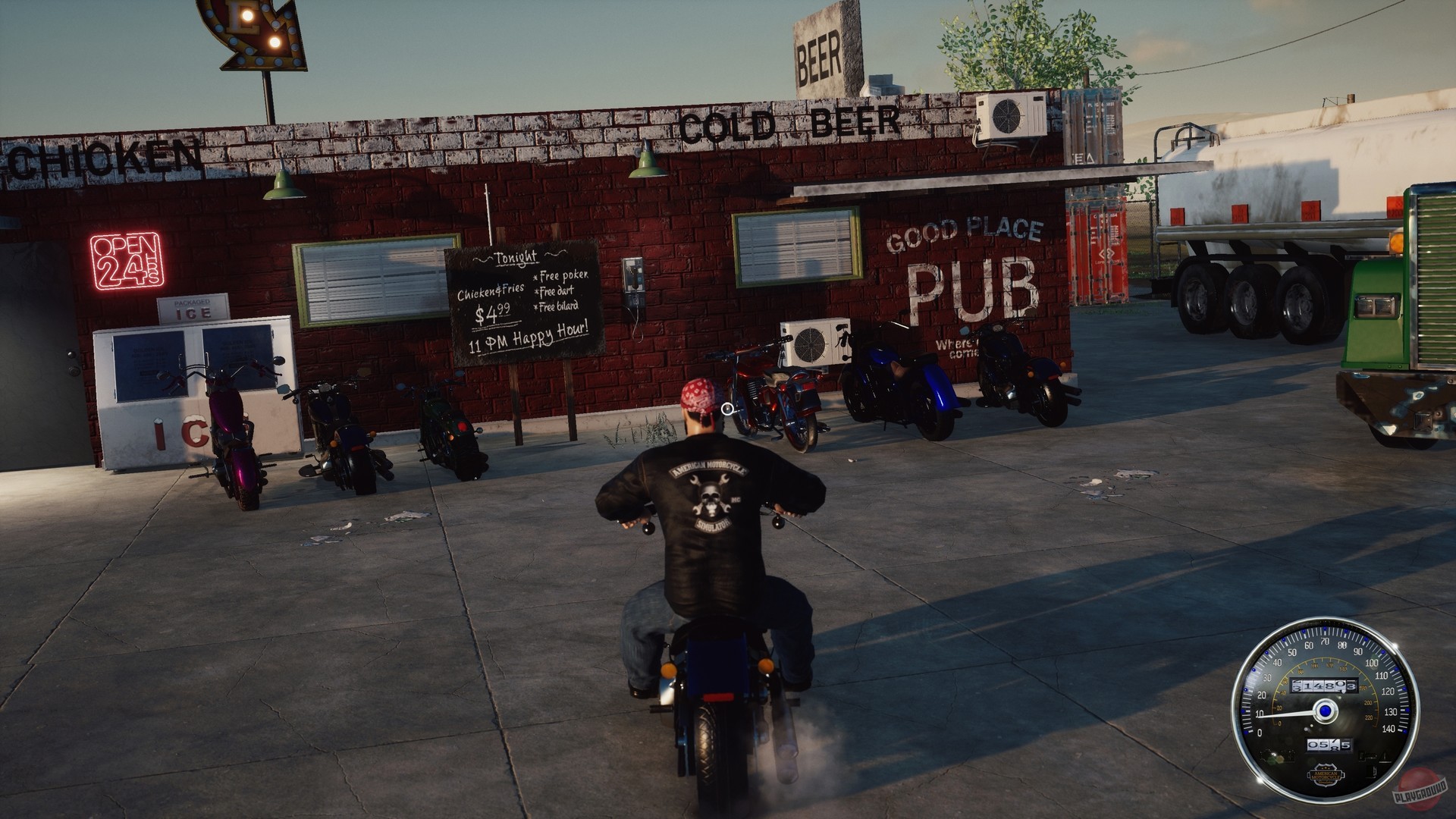
Task: Click the rooftop air conditioning unit
Action: 1009,115
